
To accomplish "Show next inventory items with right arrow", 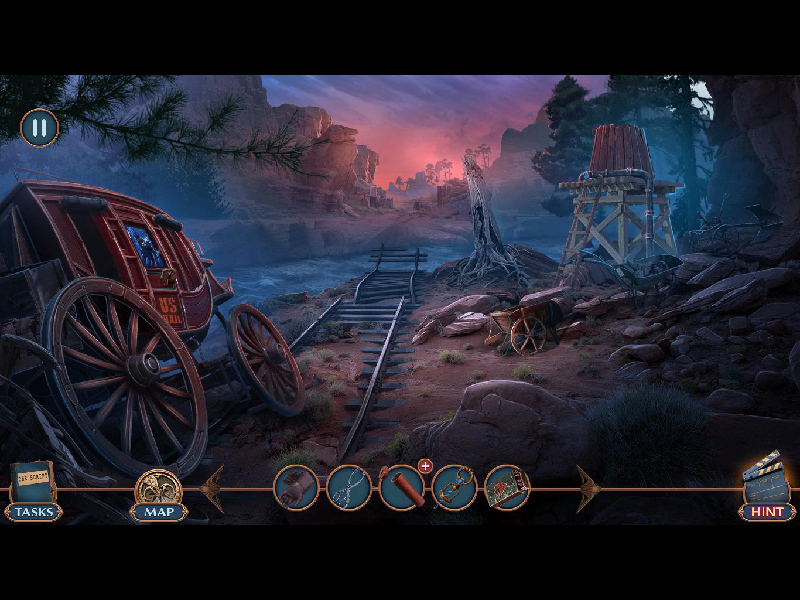I will tap(587, 489).
